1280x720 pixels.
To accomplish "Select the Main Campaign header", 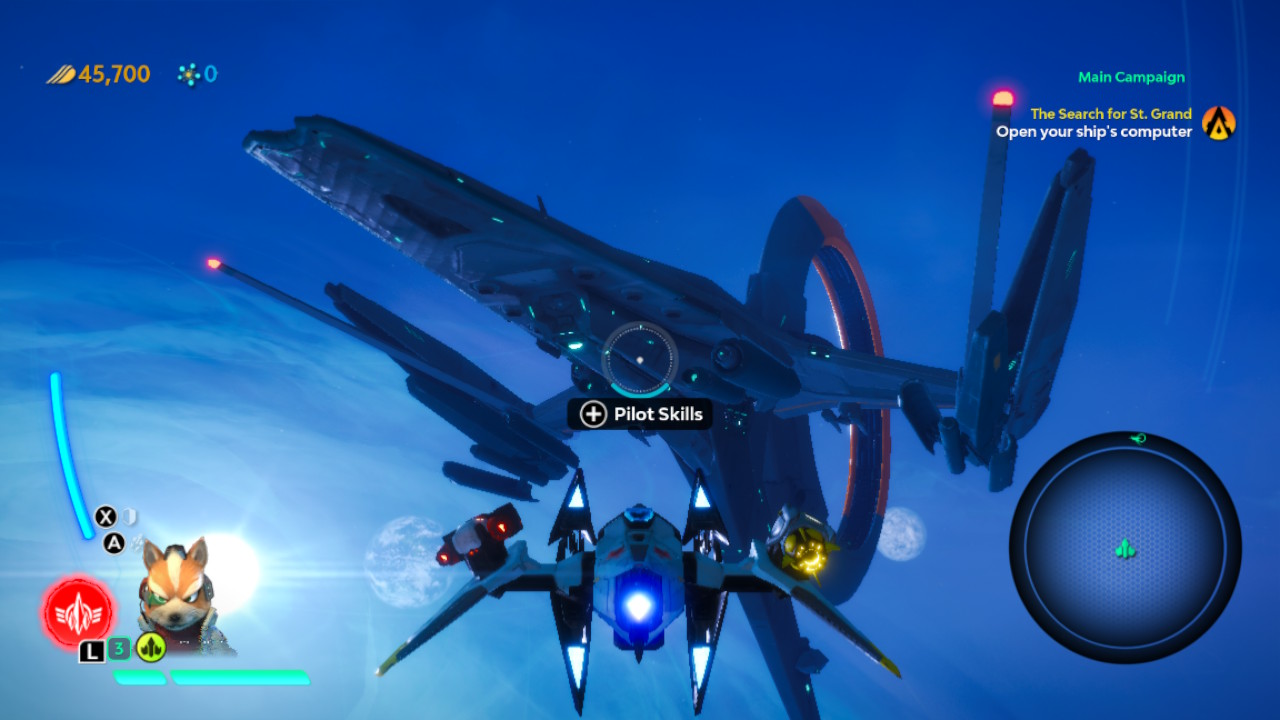I will pyautogui.click(x=1131, y=77).
